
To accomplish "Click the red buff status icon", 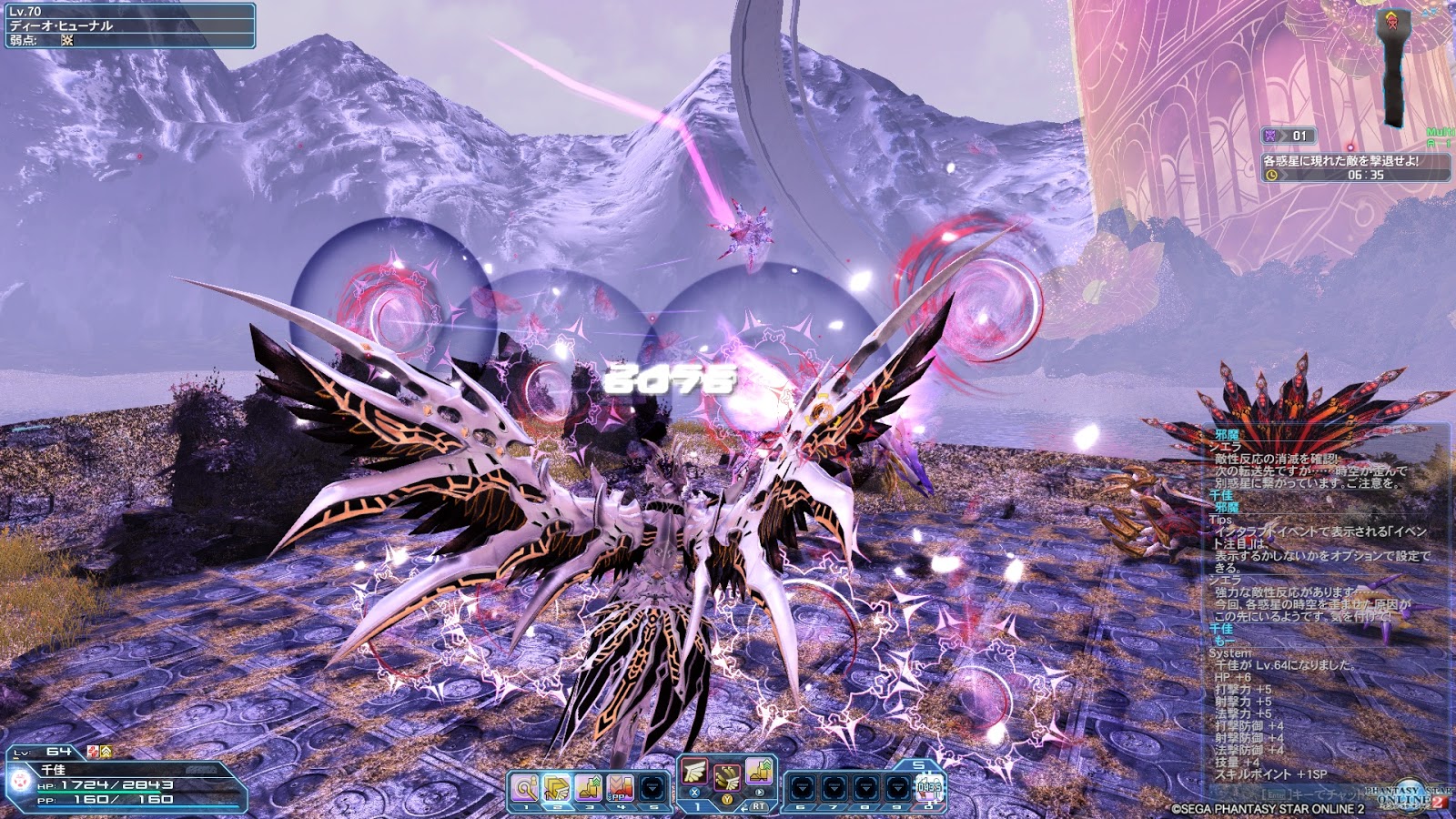I will pos(93,752).
